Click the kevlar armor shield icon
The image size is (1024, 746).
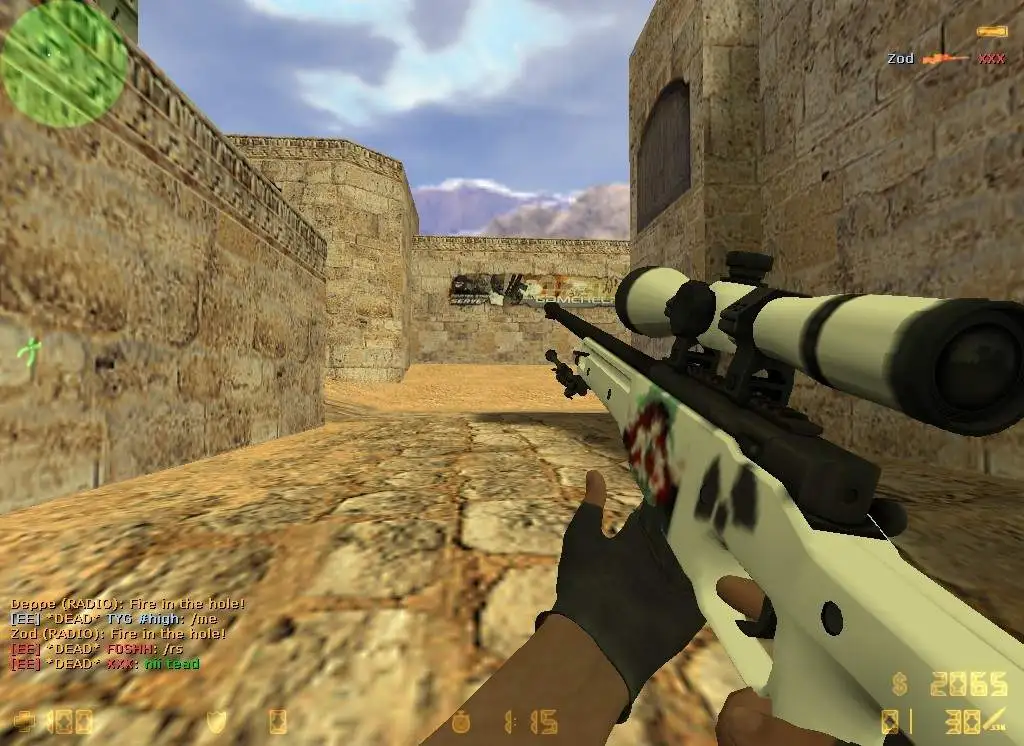tap(216, 721)
